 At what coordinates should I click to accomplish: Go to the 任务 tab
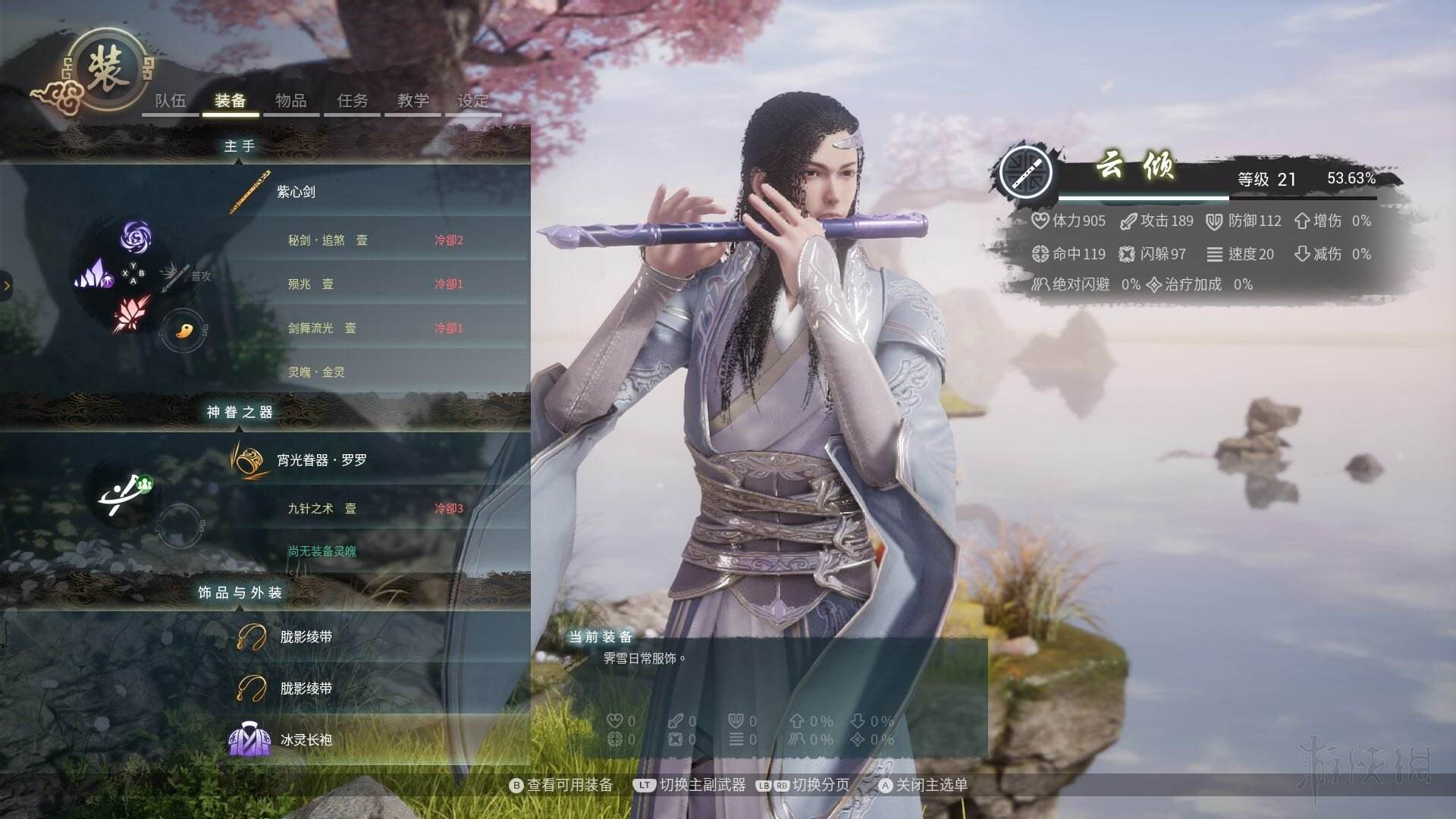[x=353, y=101]
